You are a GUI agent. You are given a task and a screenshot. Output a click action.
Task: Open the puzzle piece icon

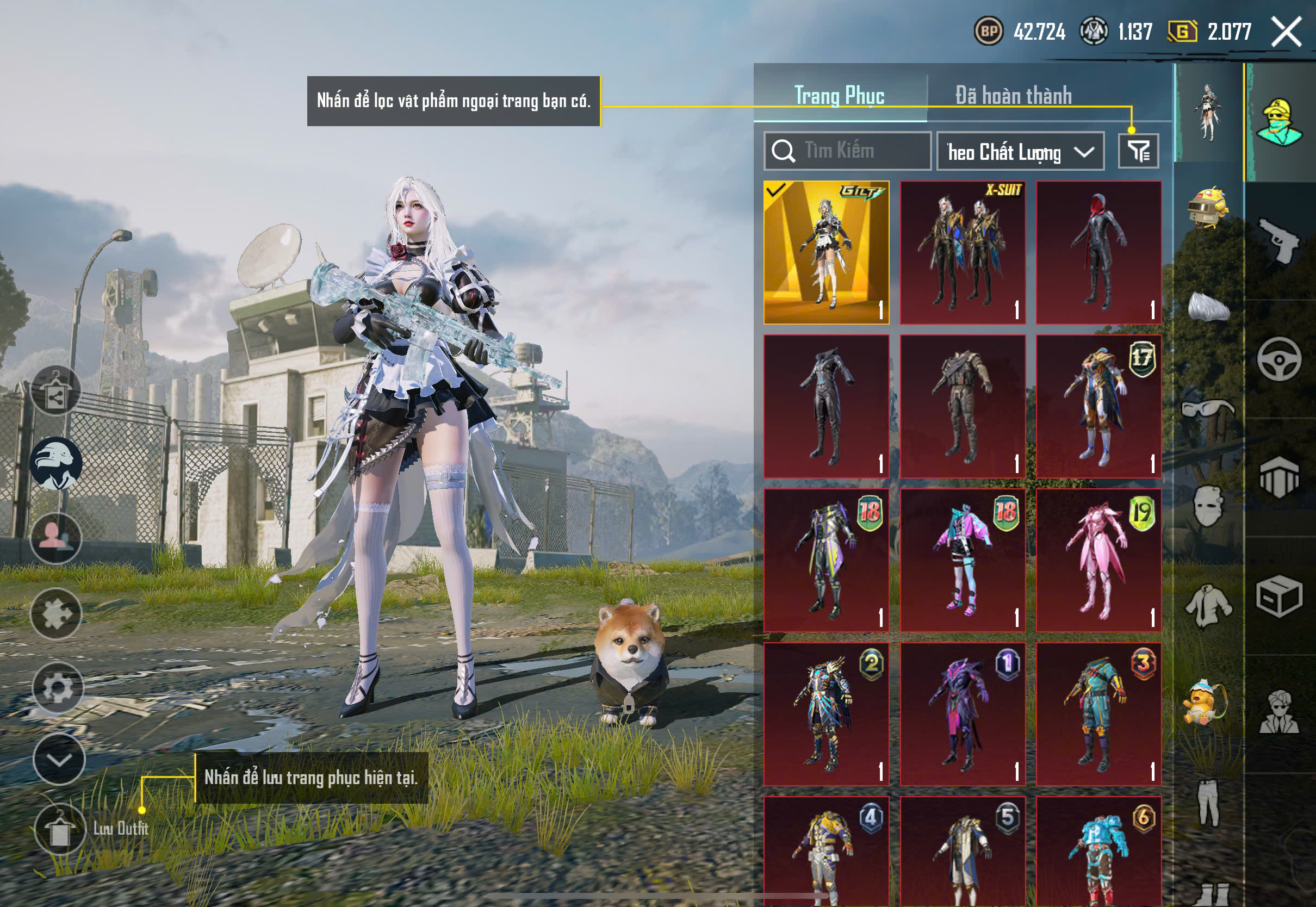[55, 614]
